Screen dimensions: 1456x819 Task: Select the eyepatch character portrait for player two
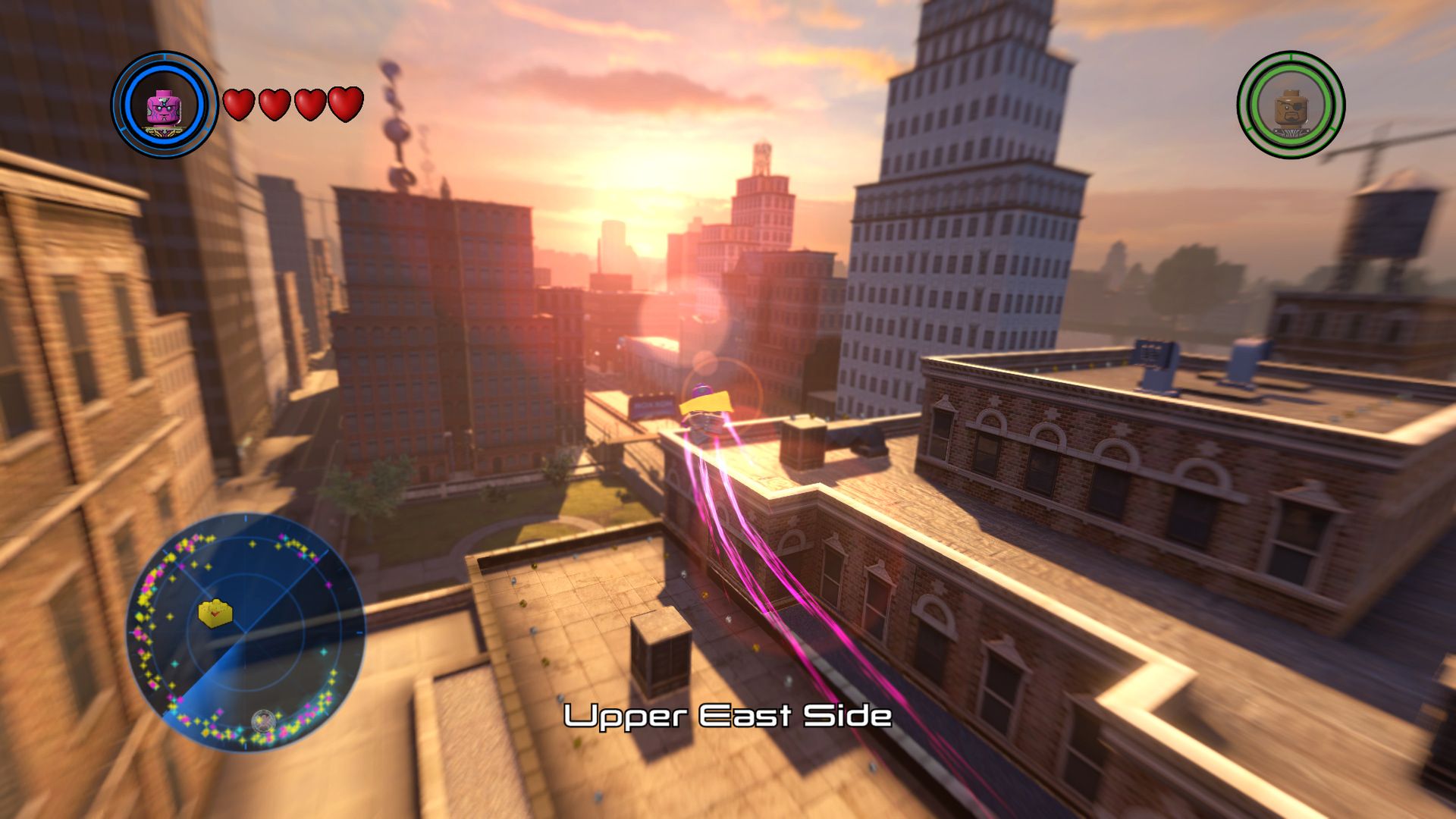tap(1291, 105)
